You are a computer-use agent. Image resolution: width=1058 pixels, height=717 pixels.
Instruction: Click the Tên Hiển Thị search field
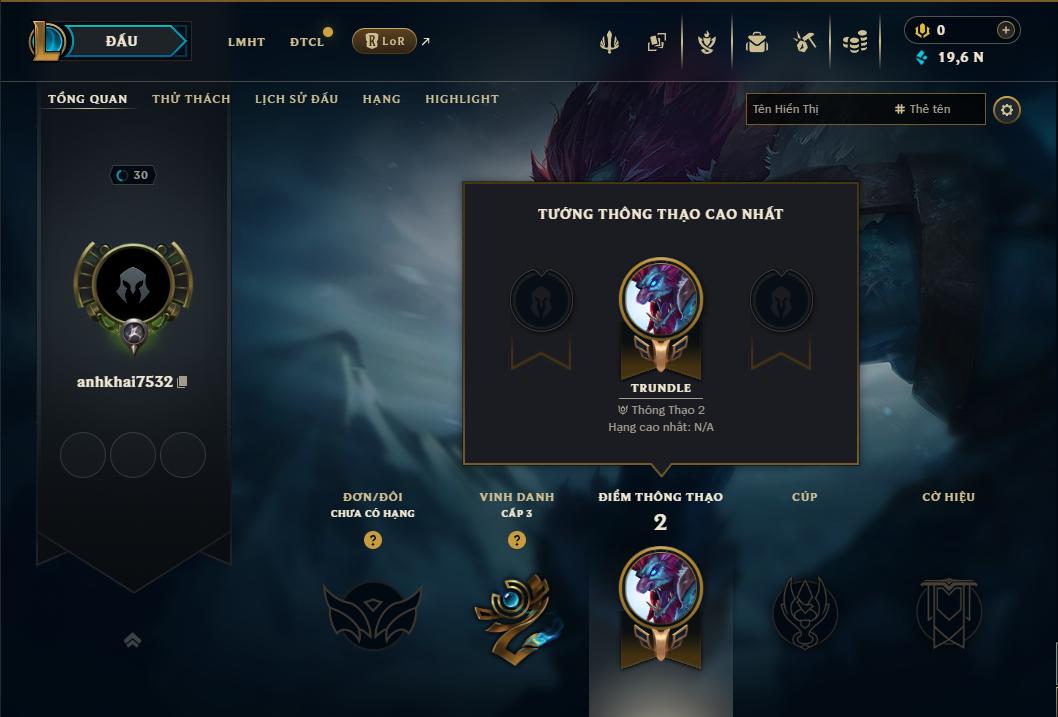point(815,109)
